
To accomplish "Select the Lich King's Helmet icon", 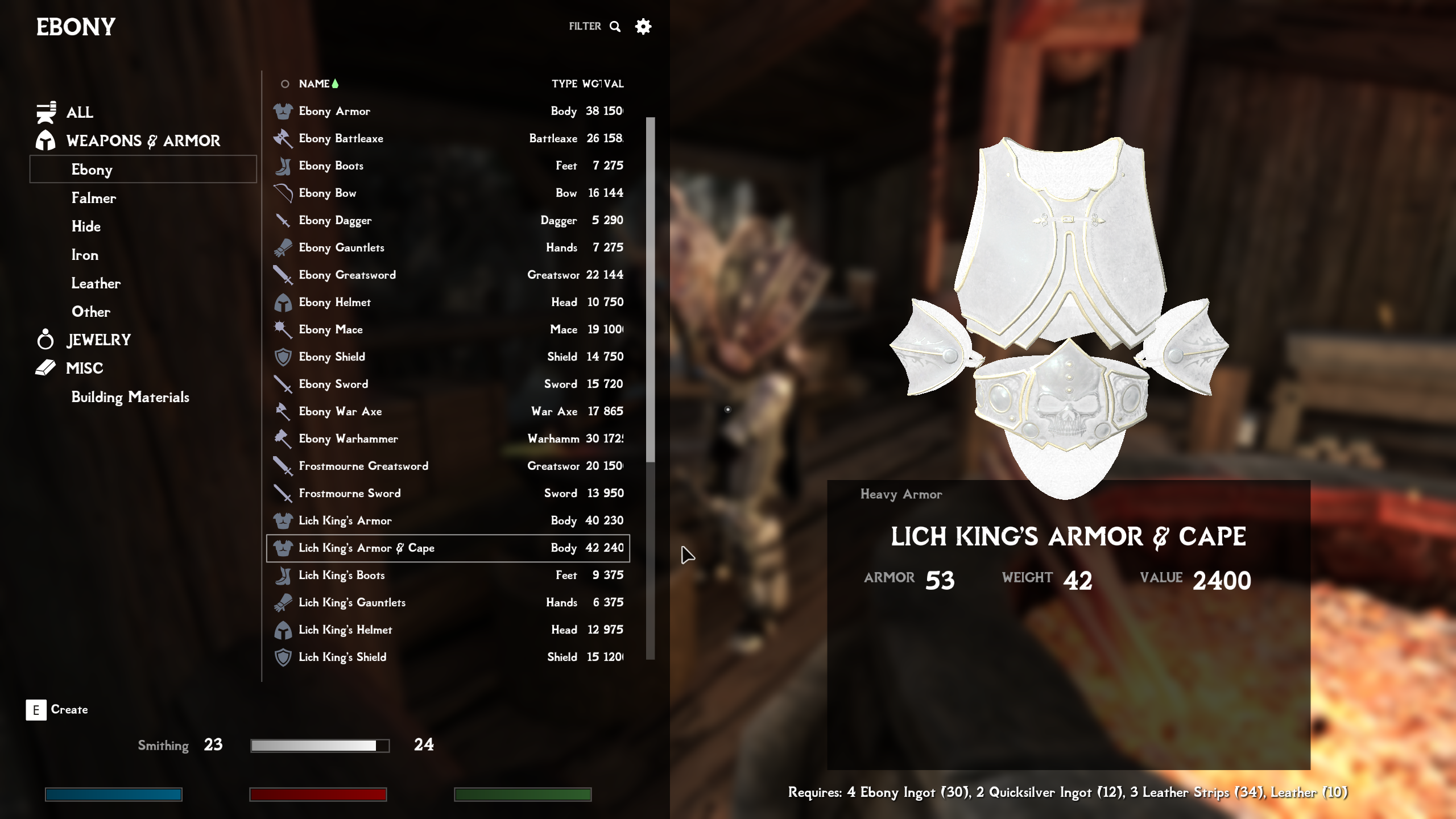I will pos(283,630).
